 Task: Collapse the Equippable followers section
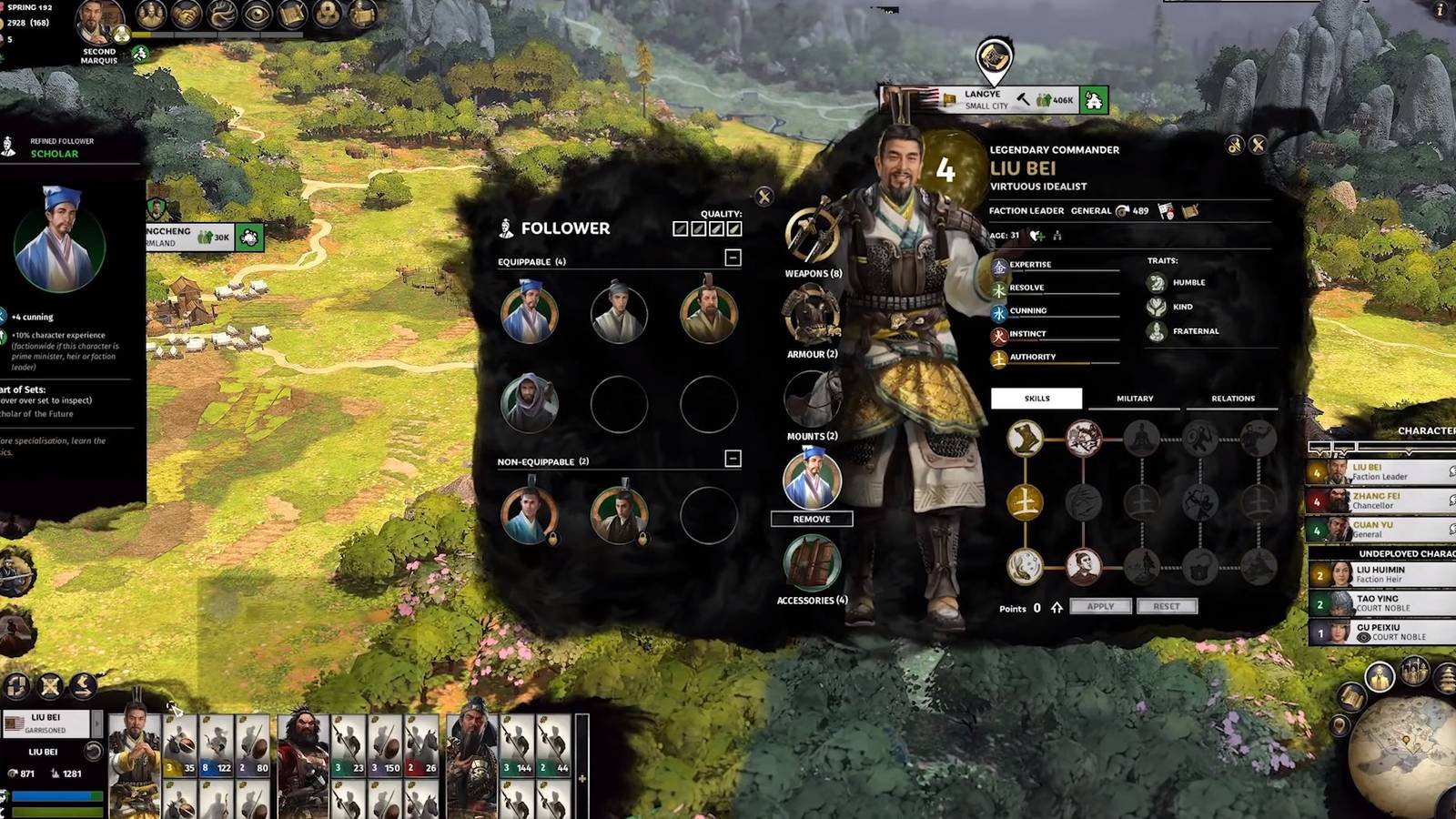(x=733, y=258)
